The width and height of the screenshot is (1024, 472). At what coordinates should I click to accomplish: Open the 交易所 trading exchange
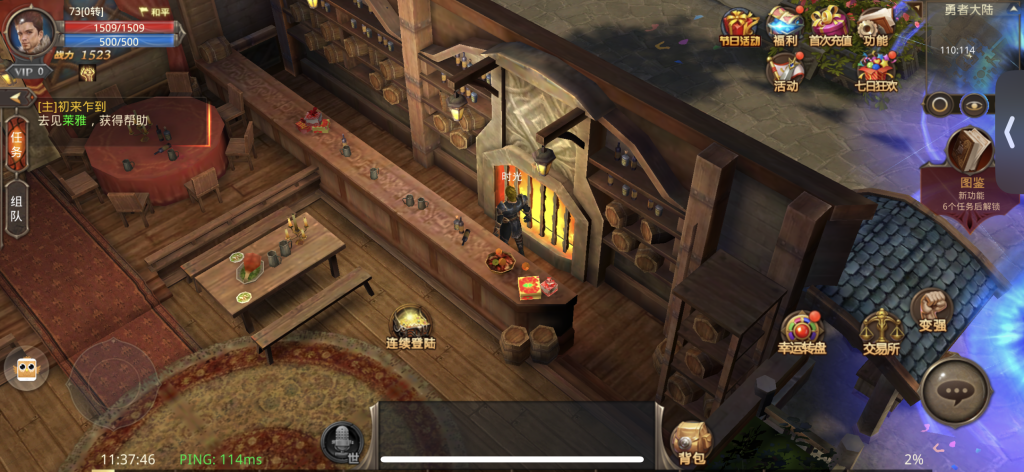click(x=881, y=330)
